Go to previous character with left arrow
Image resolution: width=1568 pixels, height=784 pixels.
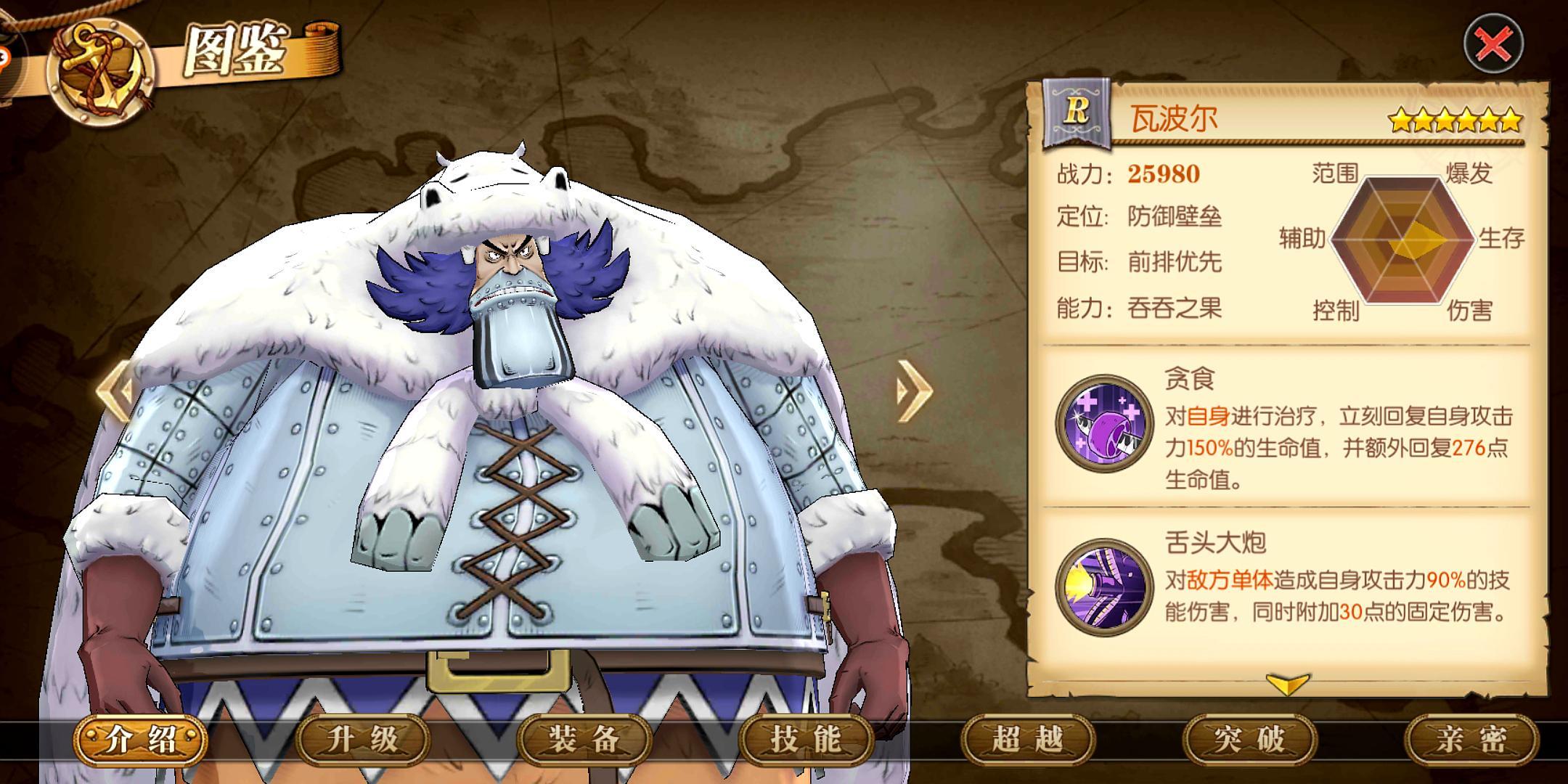coord(116,391)
